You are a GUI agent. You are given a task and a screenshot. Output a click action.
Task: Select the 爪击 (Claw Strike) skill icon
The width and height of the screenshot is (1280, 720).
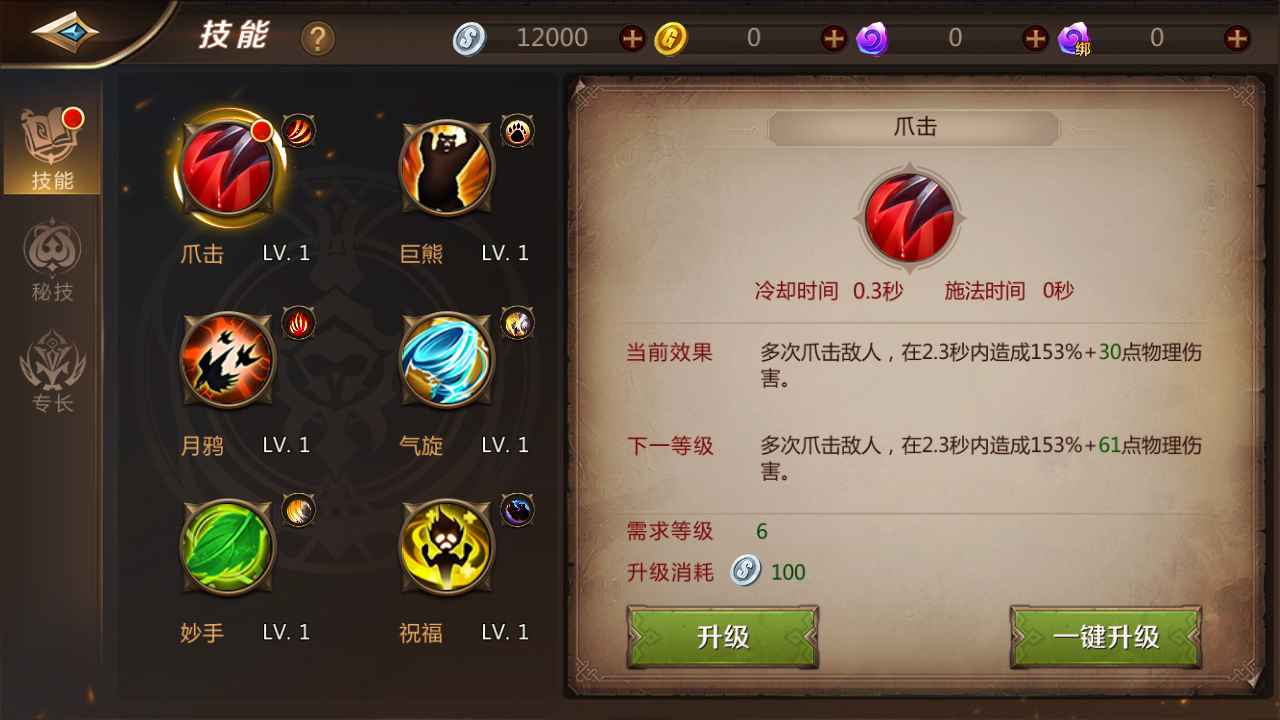pyautogui.click(x=227, y=167)
